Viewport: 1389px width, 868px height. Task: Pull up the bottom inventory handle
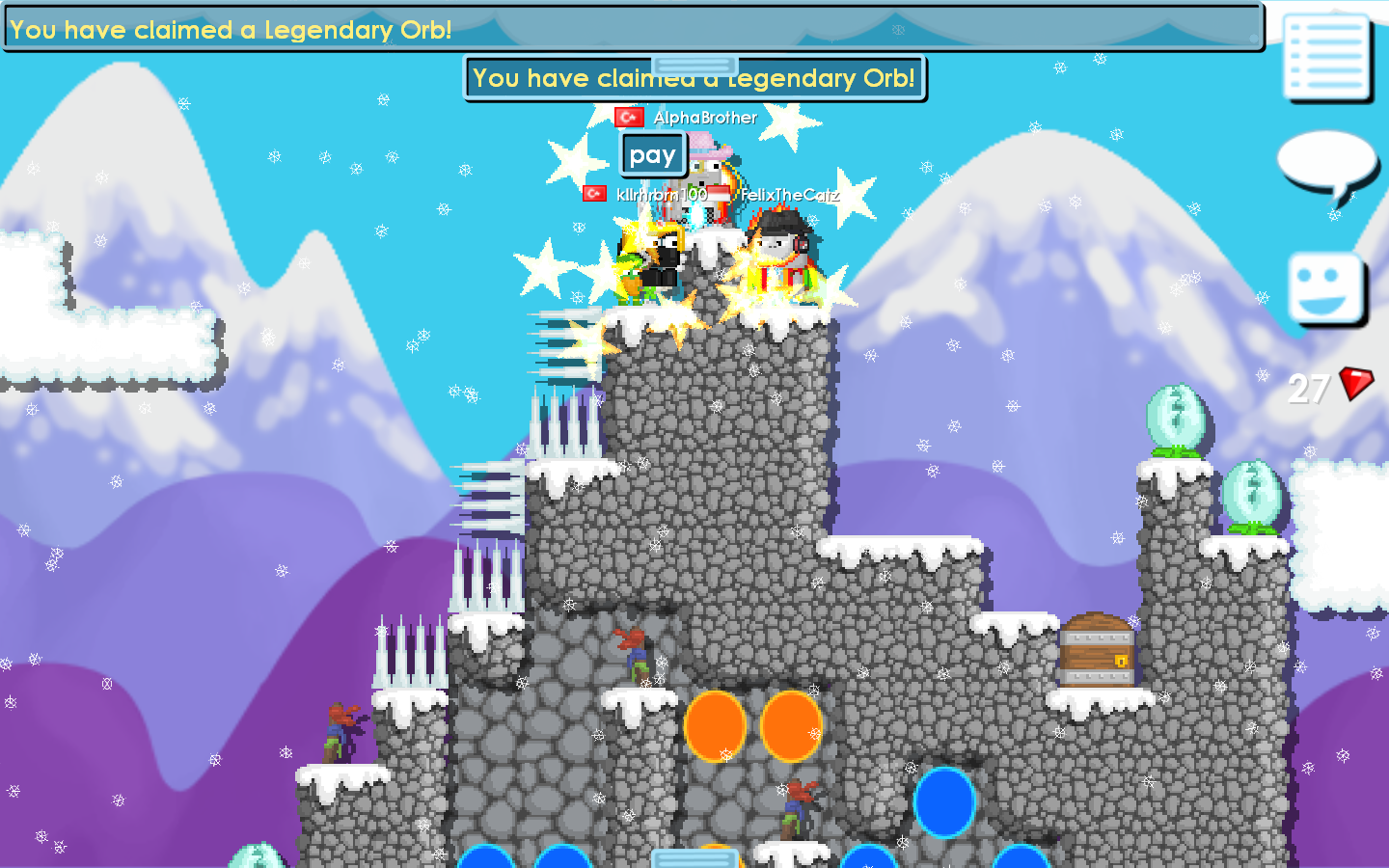(694, 857)
